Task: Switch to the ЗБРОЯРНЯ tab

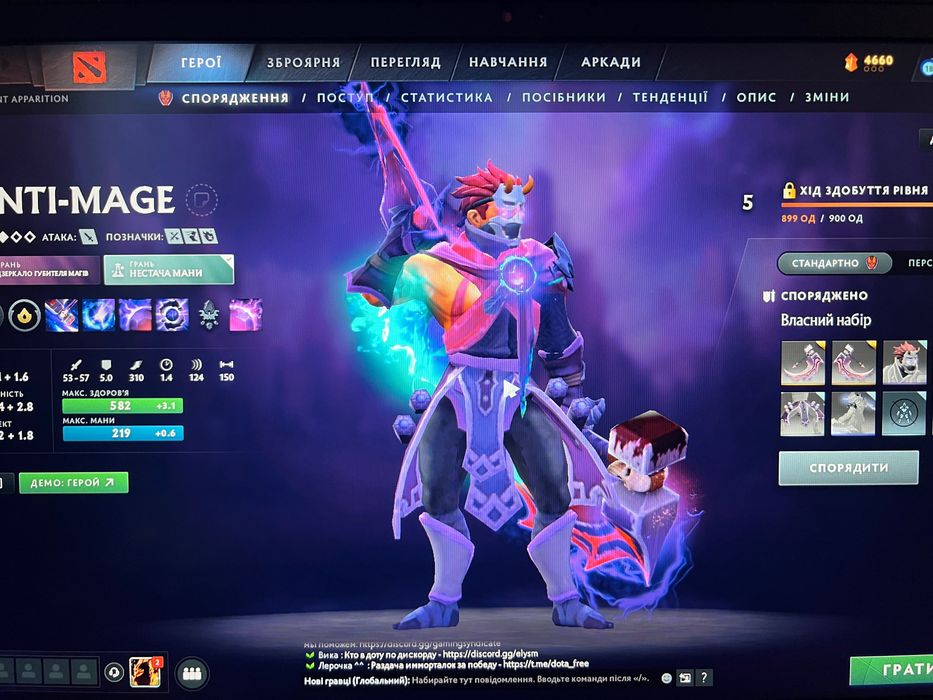Action: (303, 63)
